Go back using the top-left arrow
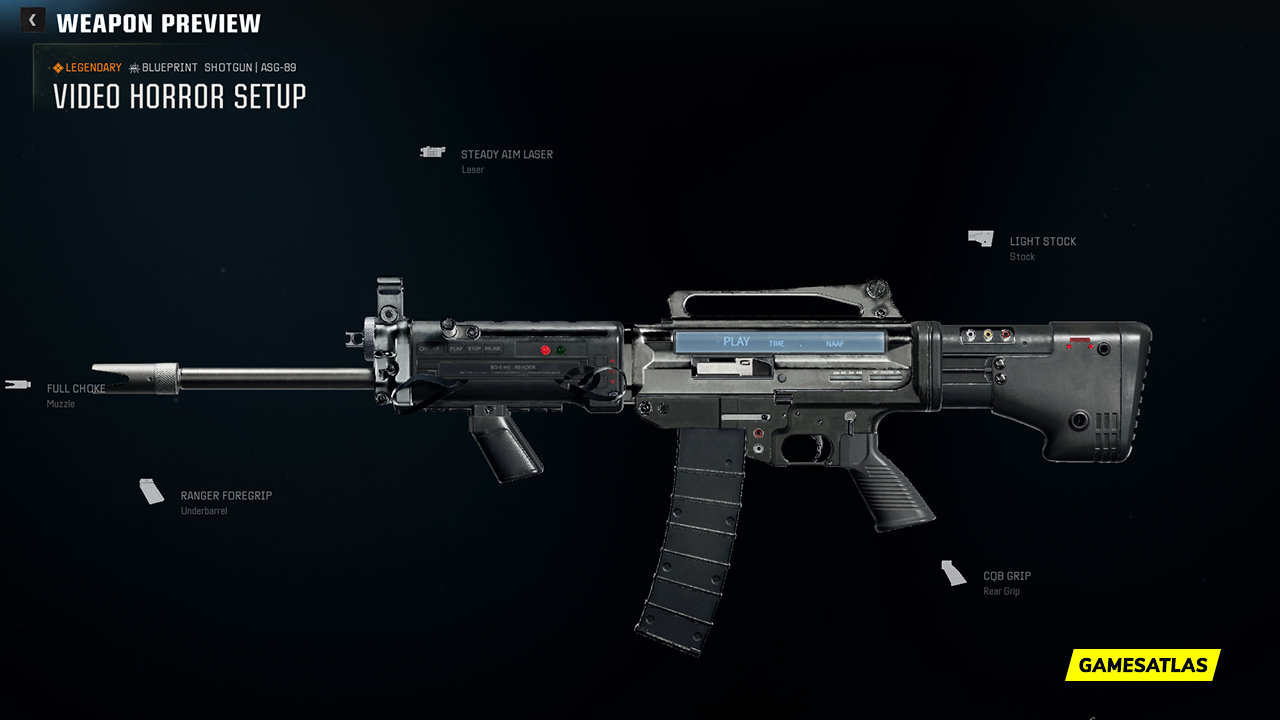1280x720 pixels. pos(32,20)
